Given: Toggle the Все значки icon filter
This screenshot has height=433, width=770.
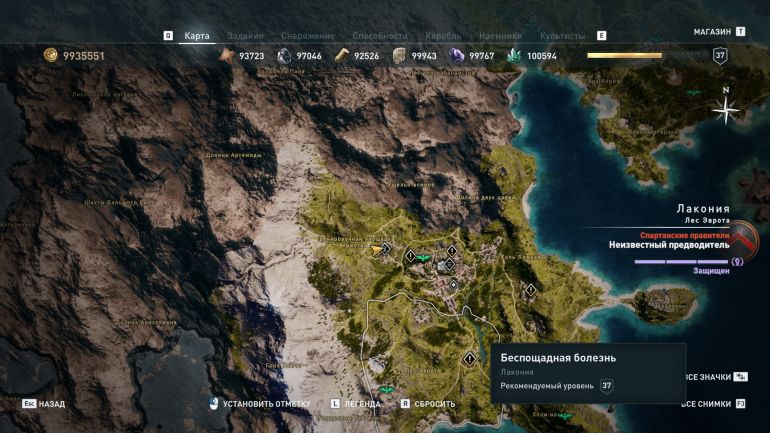Looking at the screenshot, I should tap(713, 377).
